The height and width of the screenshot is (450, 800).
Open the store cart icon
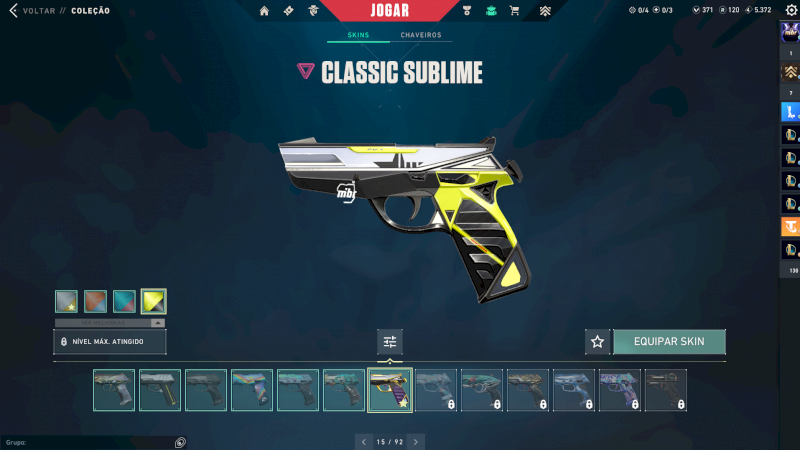[x=514, y=11]
